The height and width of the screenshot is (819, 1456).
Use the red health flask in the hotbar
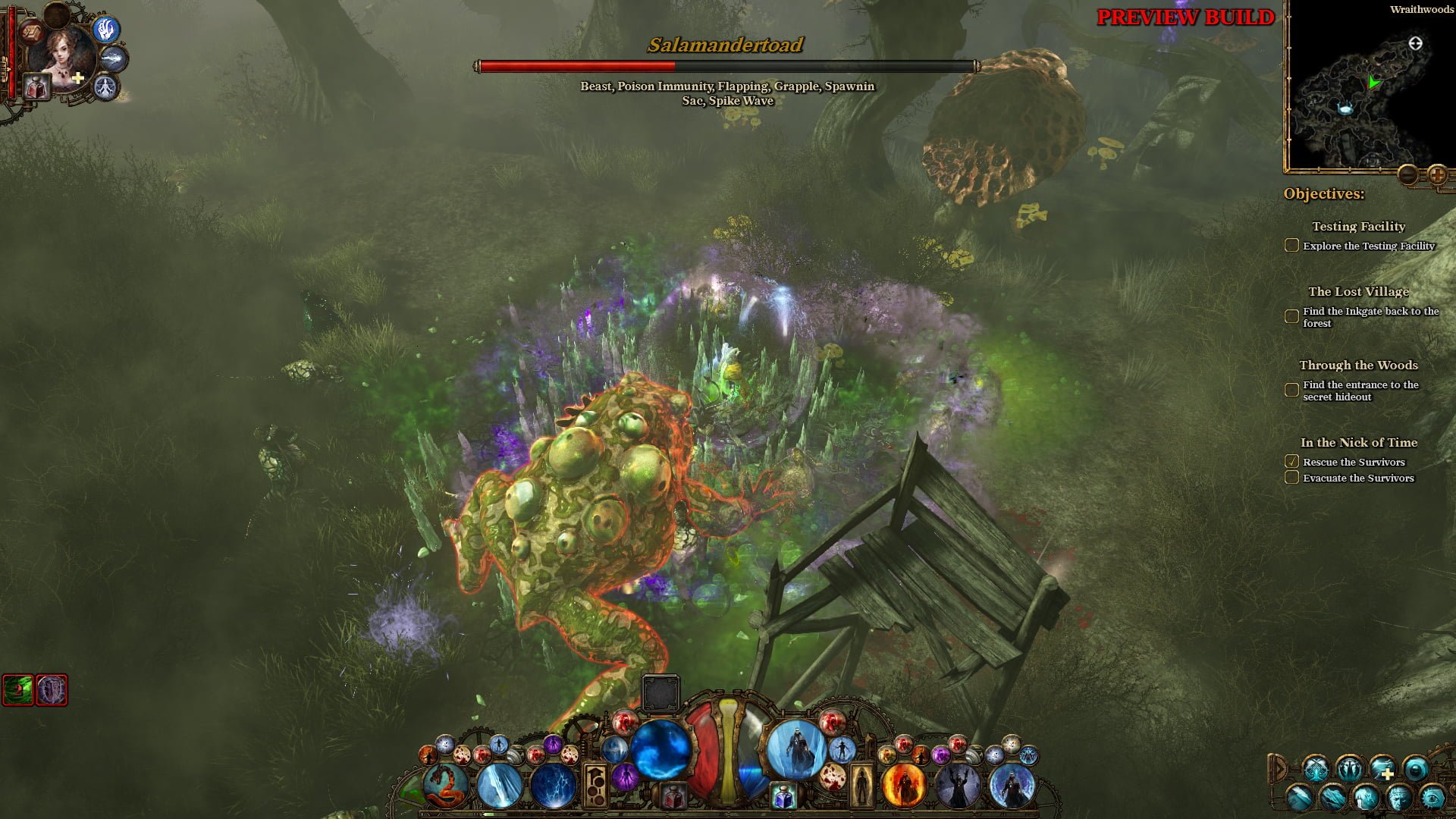pyautogui.click(x=673, y=793)
